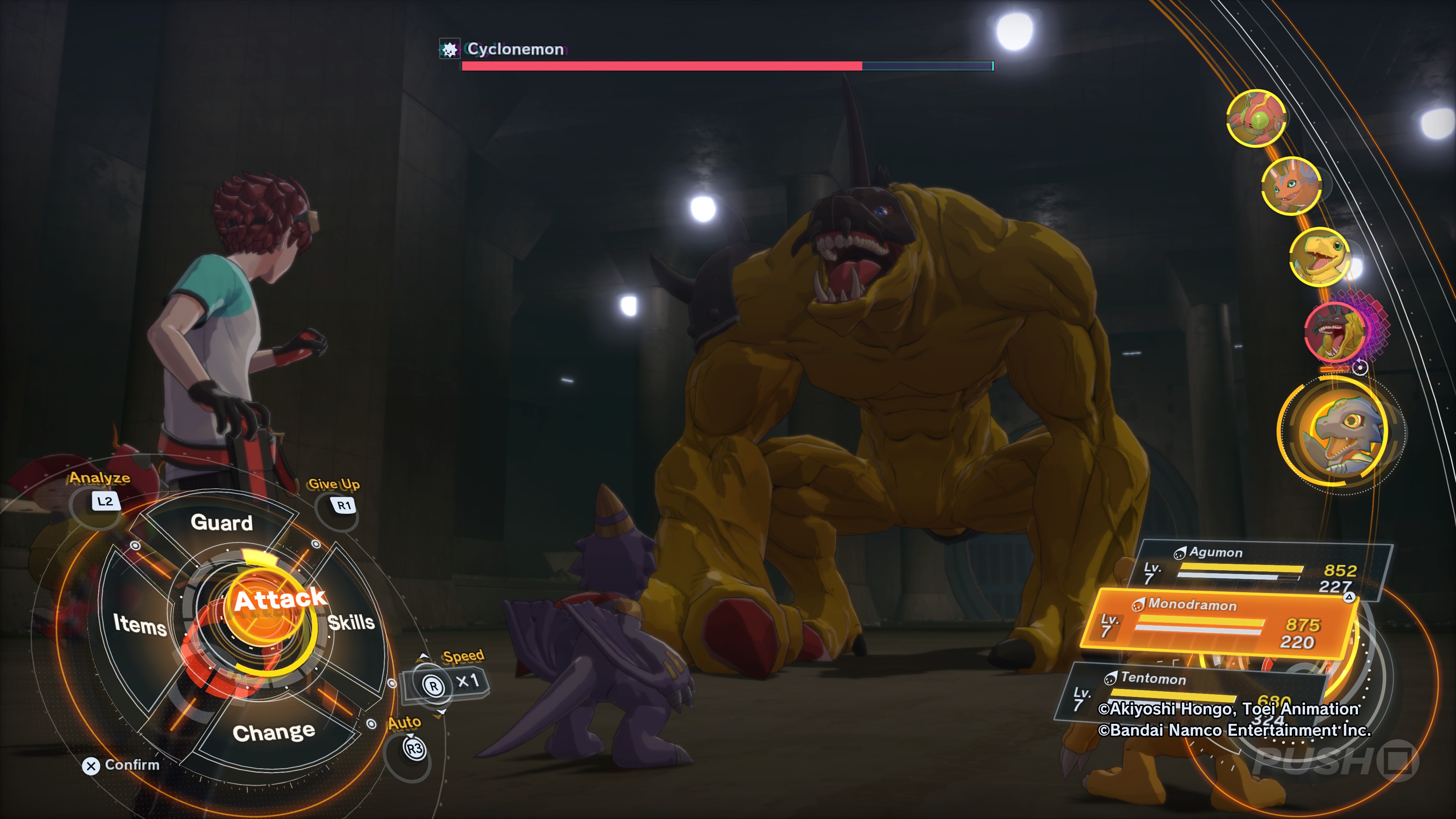Image resolution: width=1456 pixels, height=819 pixels.
Task: Click Tentomon's red portrait in turn order
Action: (x=1256, y=118)
